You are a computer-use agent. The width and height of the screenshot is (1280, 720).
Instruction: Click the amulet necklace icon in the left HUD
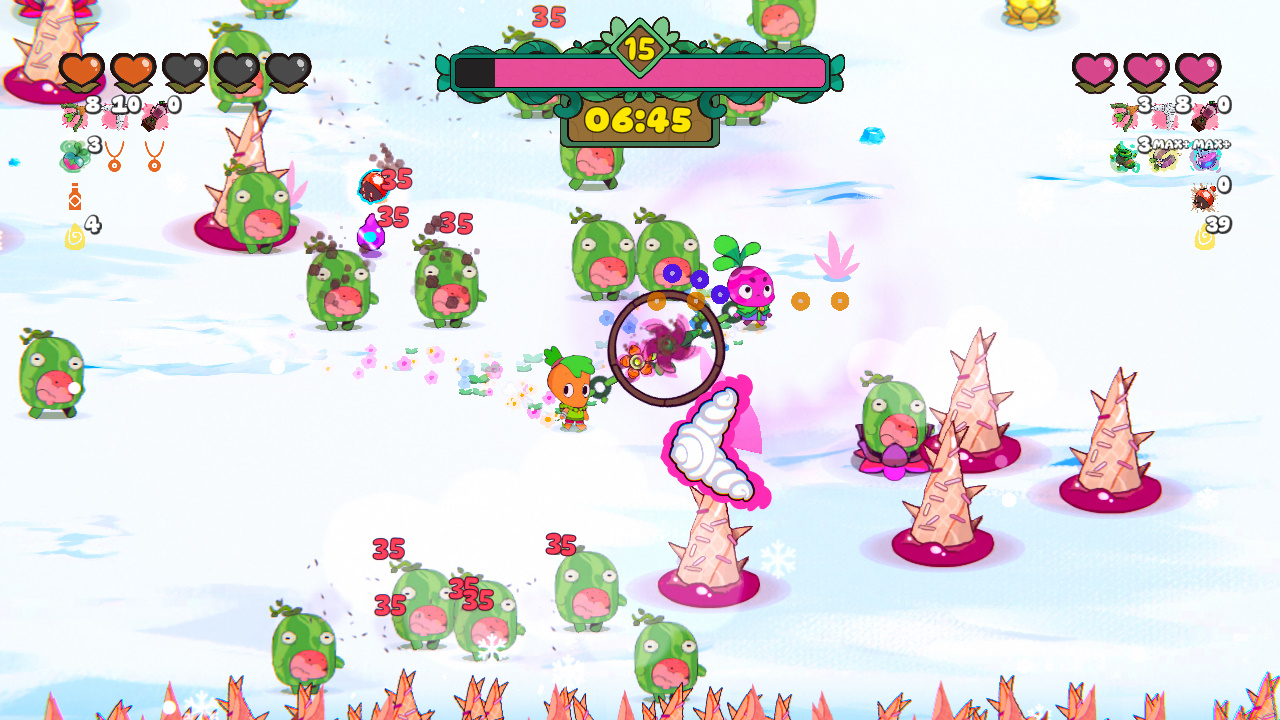pos(113,158)
